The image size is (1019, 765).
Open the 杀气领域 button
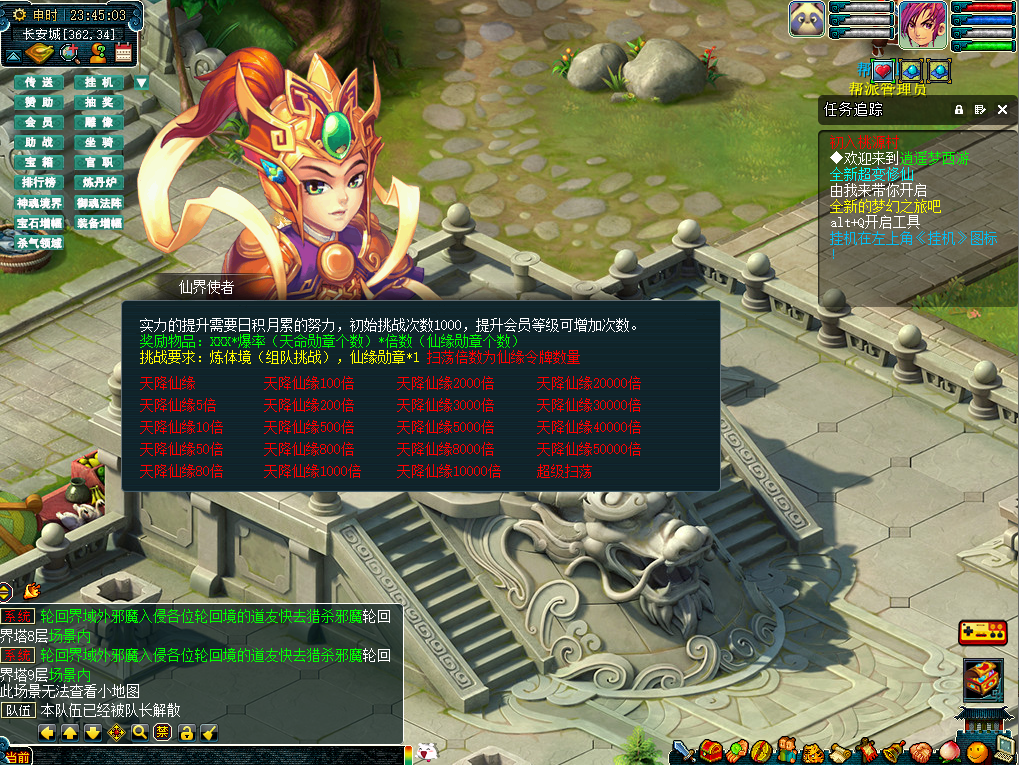click(x=39, y=243)
